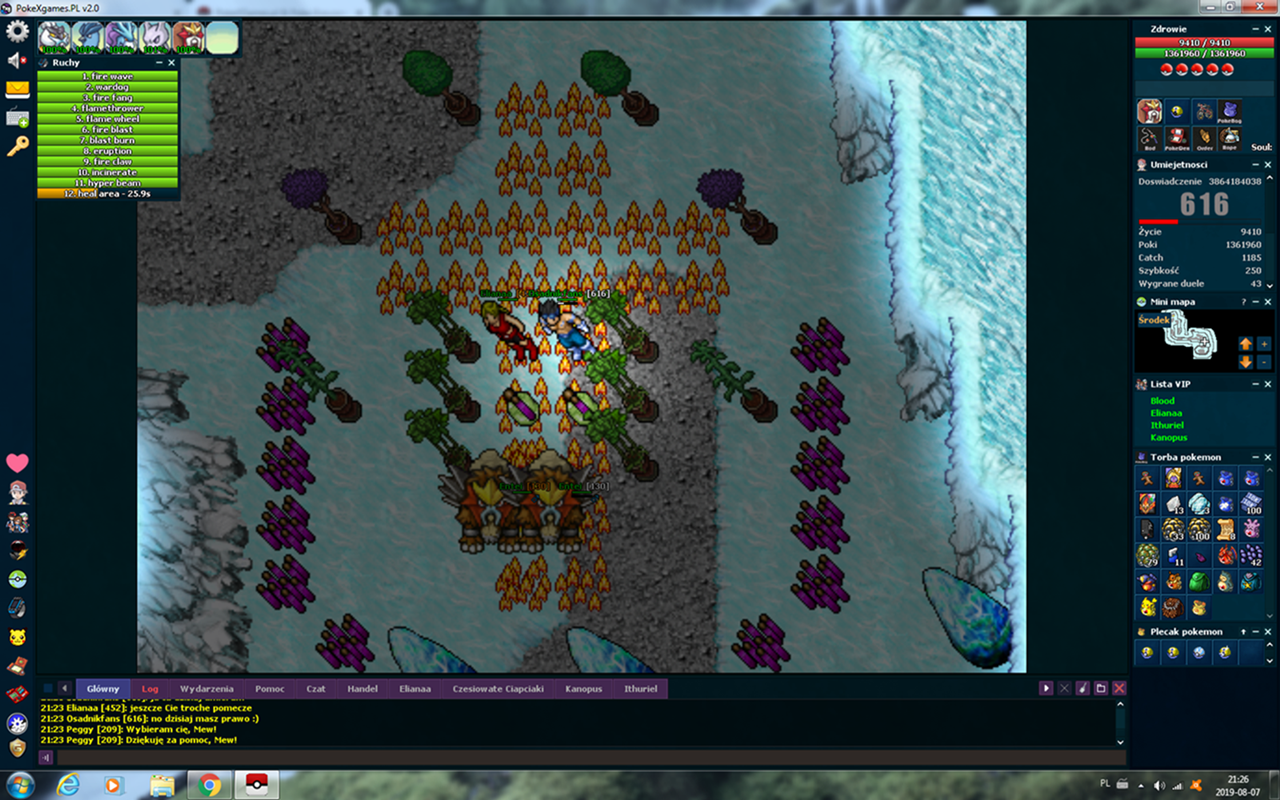The image size is (1280, 800).
Task: Use the fire wave move
Action: pyautogui.click(x=108, y=76)
